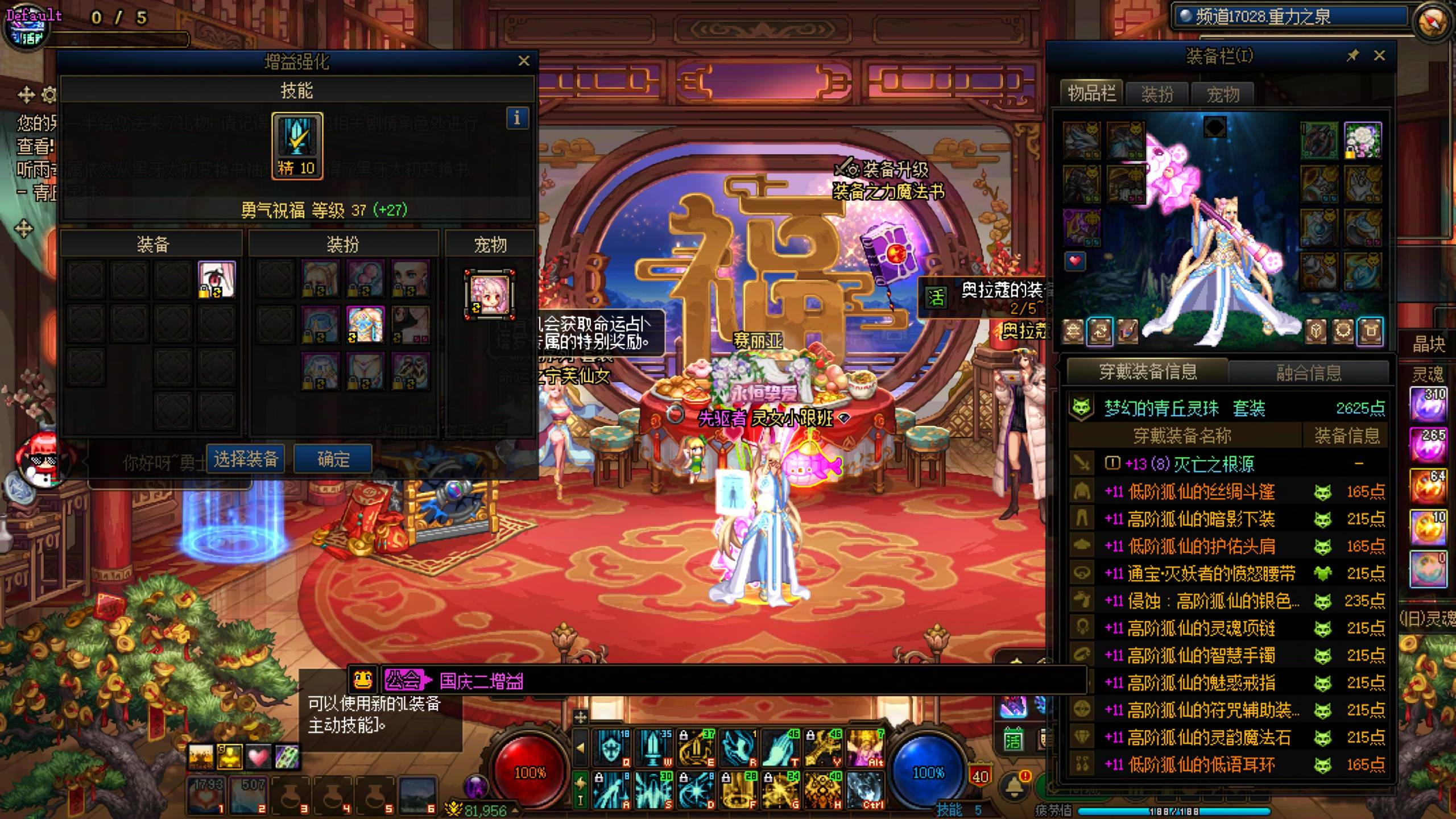Show the 融合信息 tab
The width and height of the screenshot is (1456, 819).
coord(1309,373)
